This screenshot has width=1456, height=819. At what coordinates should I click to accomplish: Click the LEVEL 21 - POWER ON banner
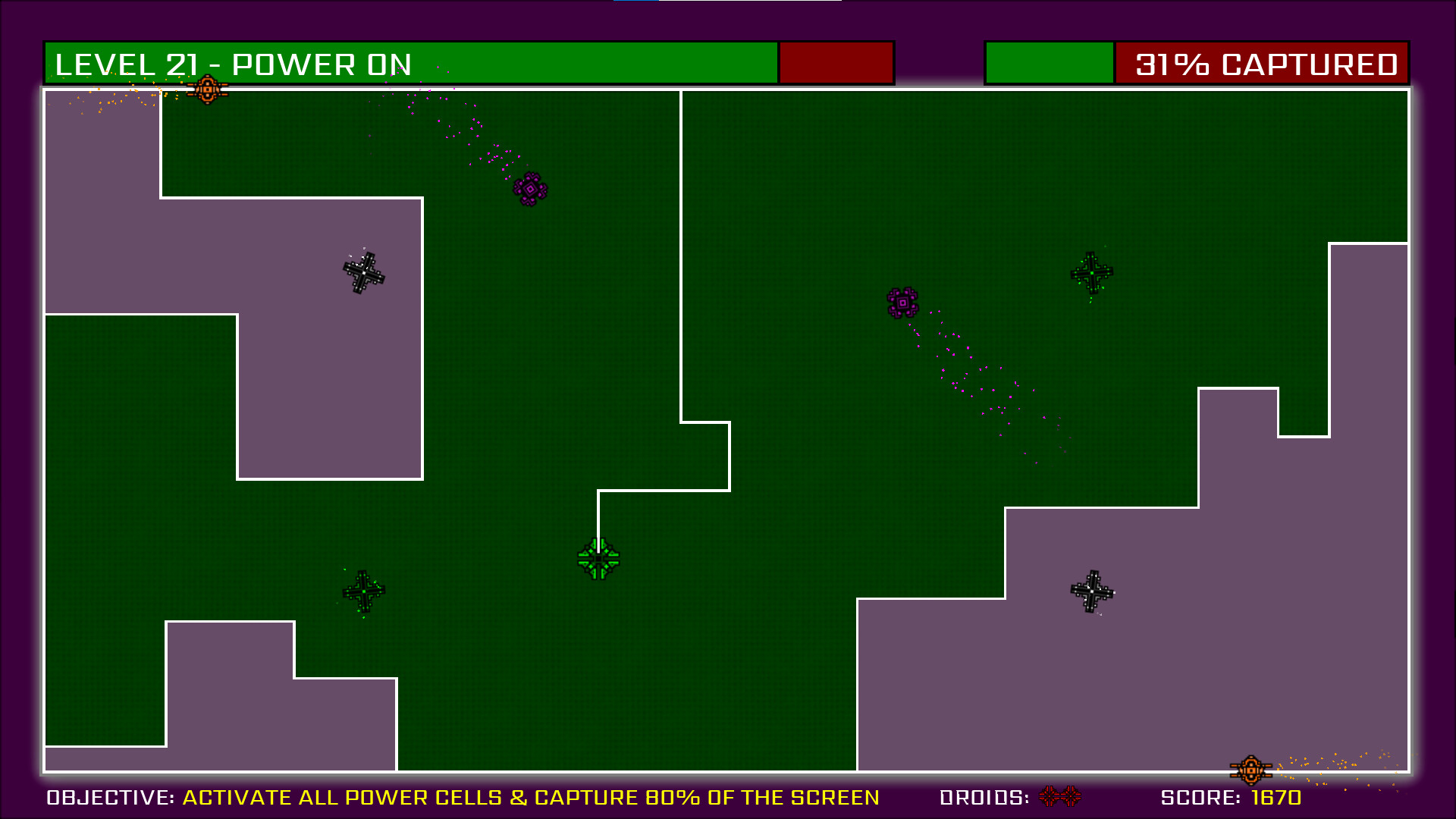pyautogui.click(x=231, y=64)
